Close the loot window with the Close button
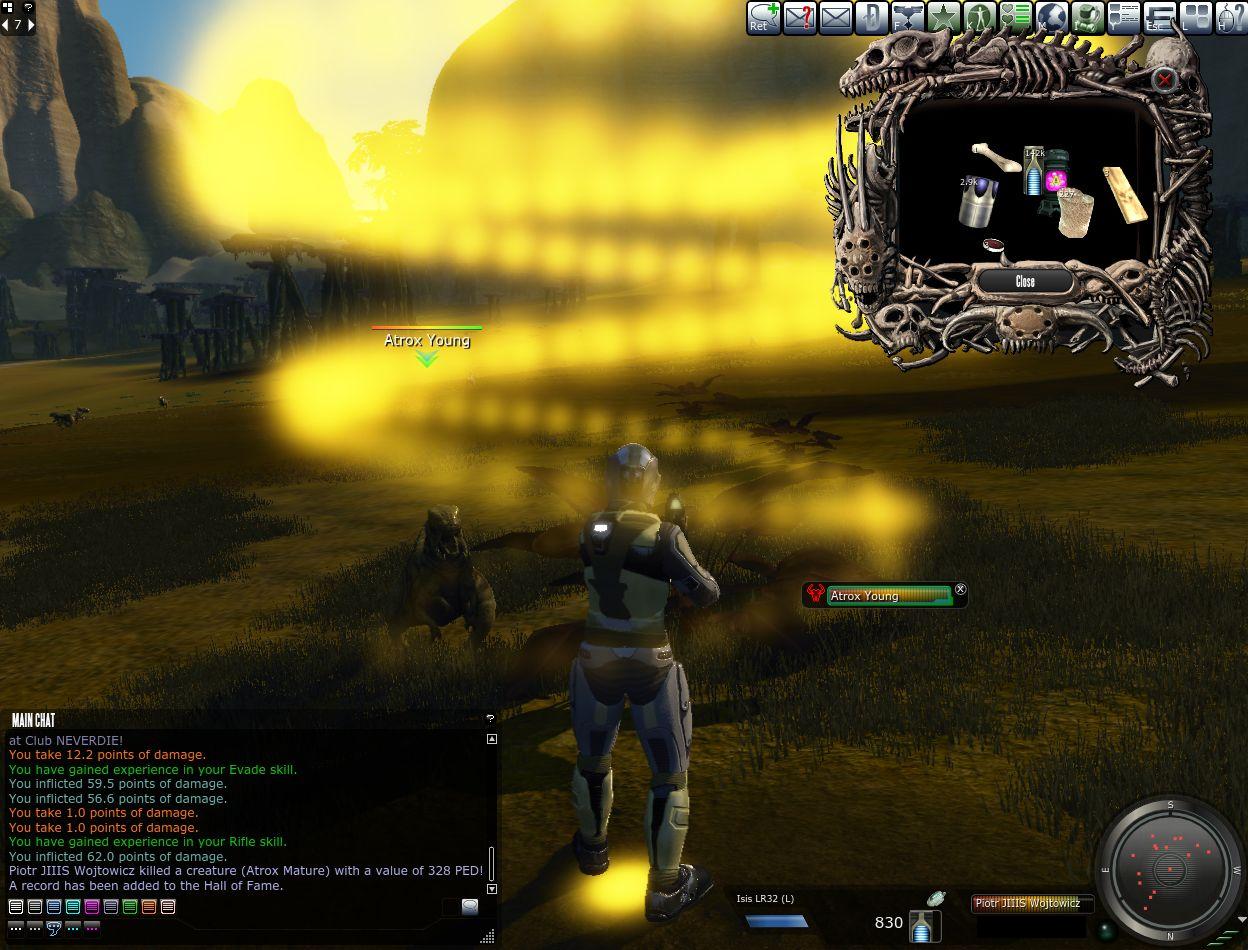Screen dimensions: 1248x950 (1025, 282)
